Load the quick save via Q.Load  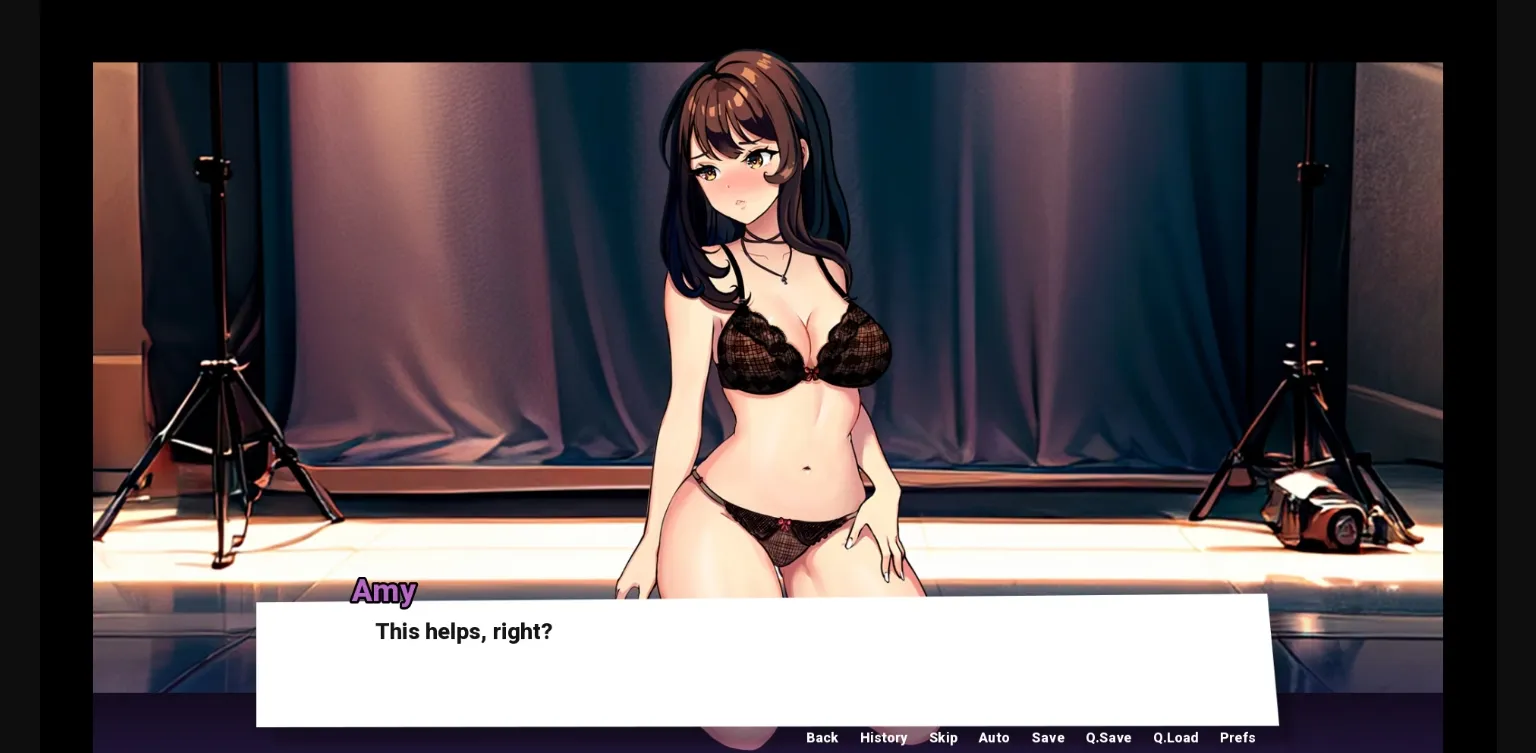pos(1176,738)
